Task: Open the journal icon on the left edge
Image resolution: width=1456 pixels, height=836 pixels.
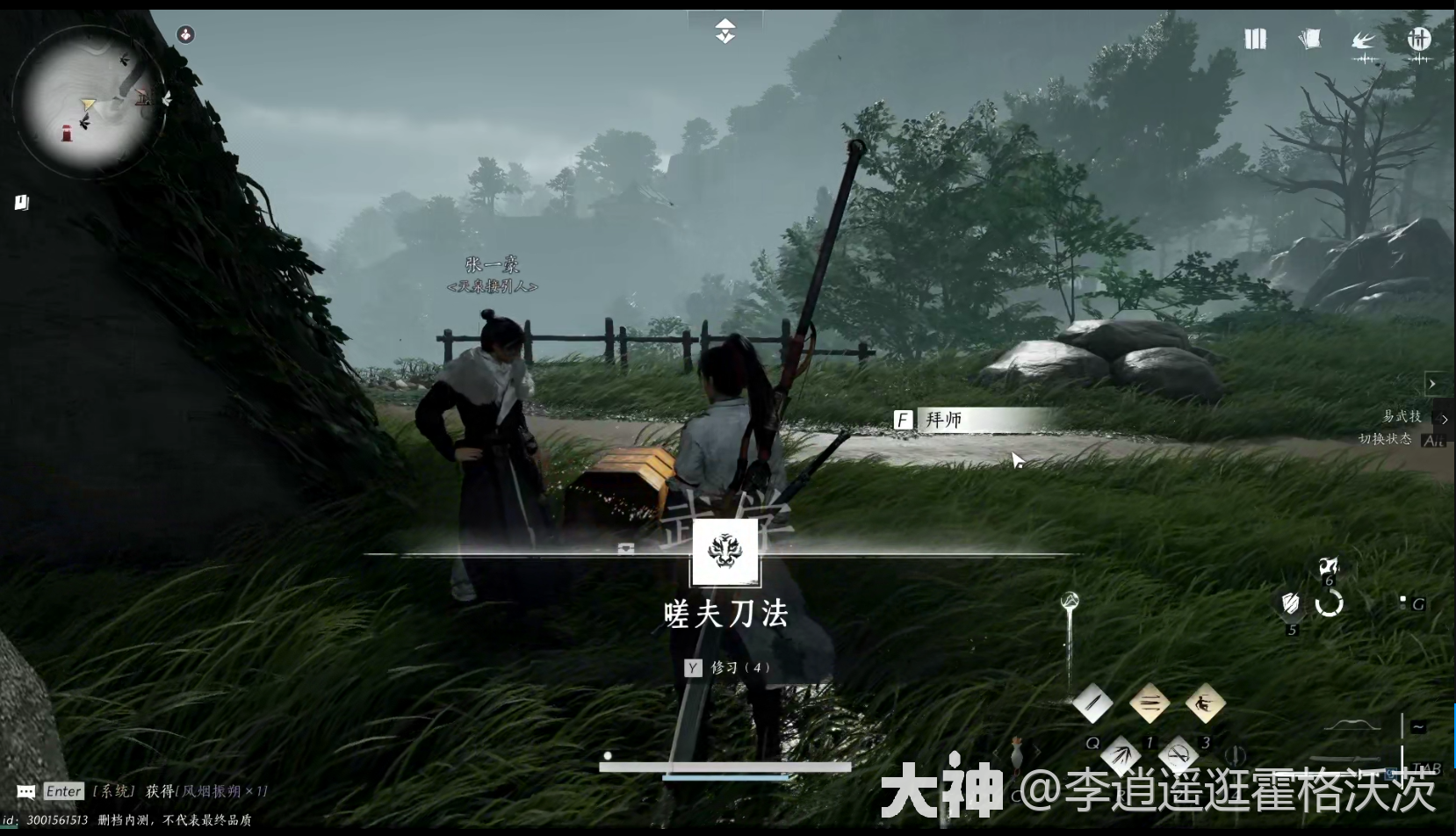Action: coord(21,201)
